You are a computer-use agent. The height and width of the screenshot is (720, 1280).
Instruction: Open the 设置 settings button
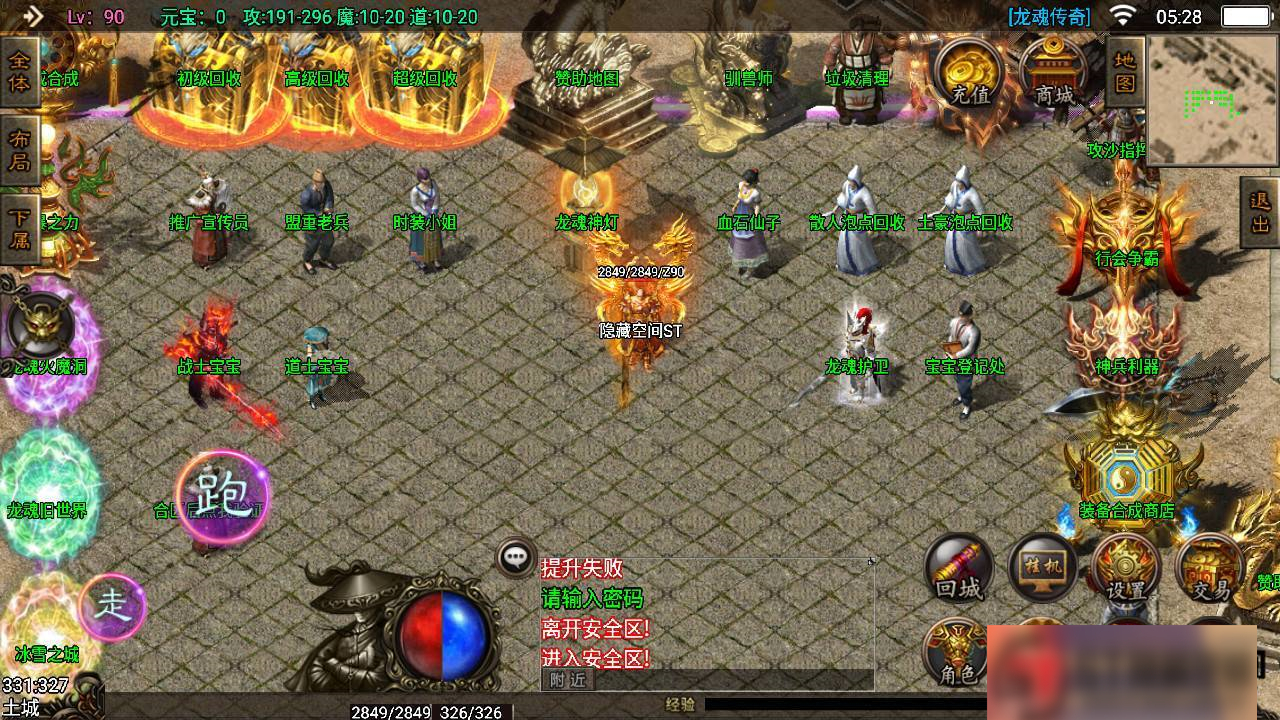pyautogui.click(x=1125, y=569)
